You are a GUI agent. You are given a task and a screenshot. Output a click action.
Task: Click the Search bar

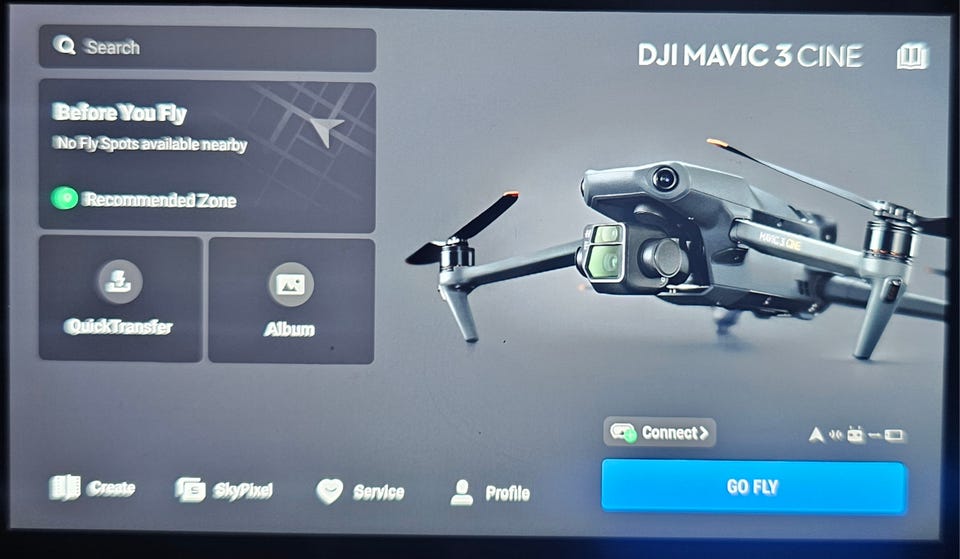pyautogui.click(x=207, y=47)
